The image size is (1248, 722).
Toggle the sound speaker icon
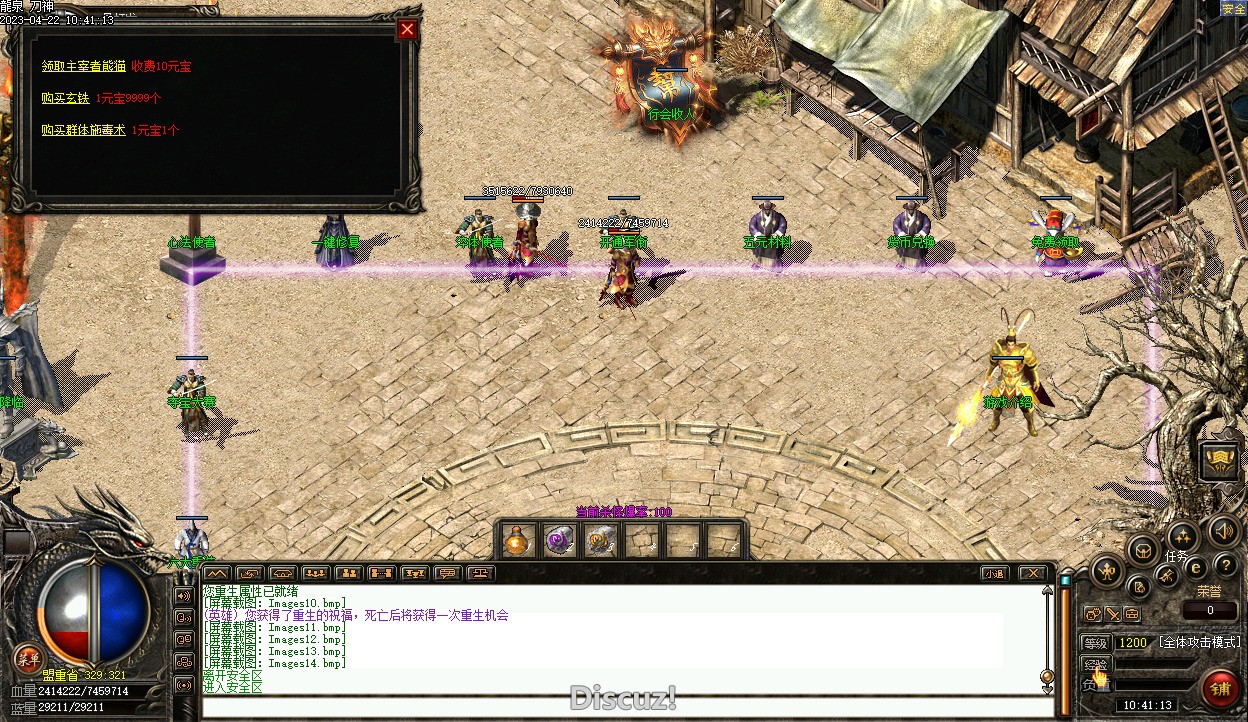click(x=1222, y=530)
